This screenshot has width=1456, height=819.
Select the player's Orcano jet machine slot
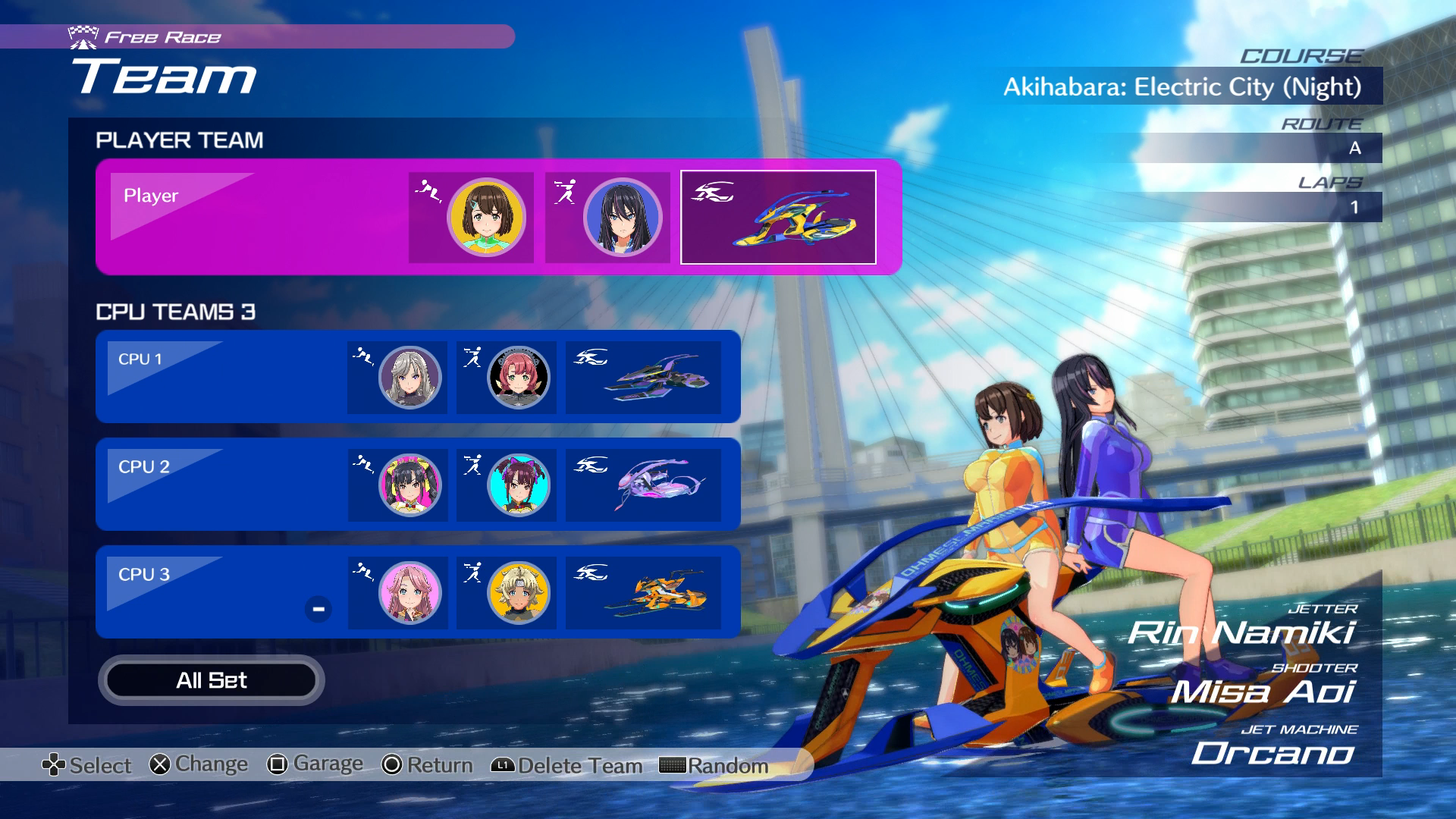point(778,218)
